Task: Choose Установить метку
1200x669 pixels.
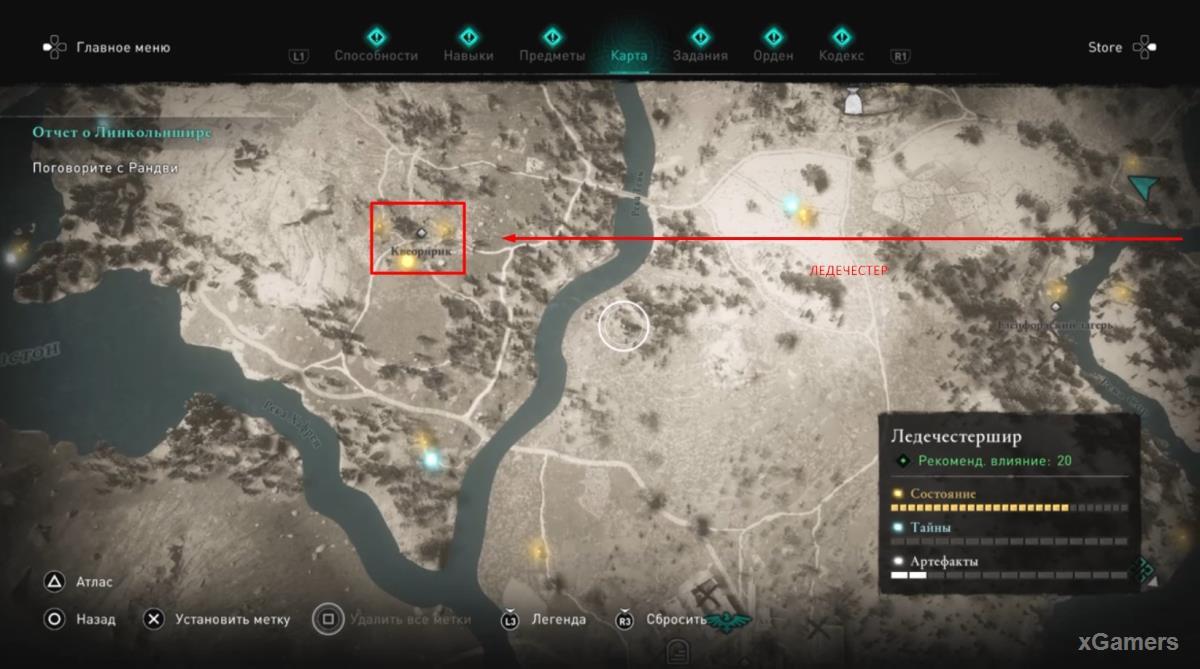Action: click(232, 619)
